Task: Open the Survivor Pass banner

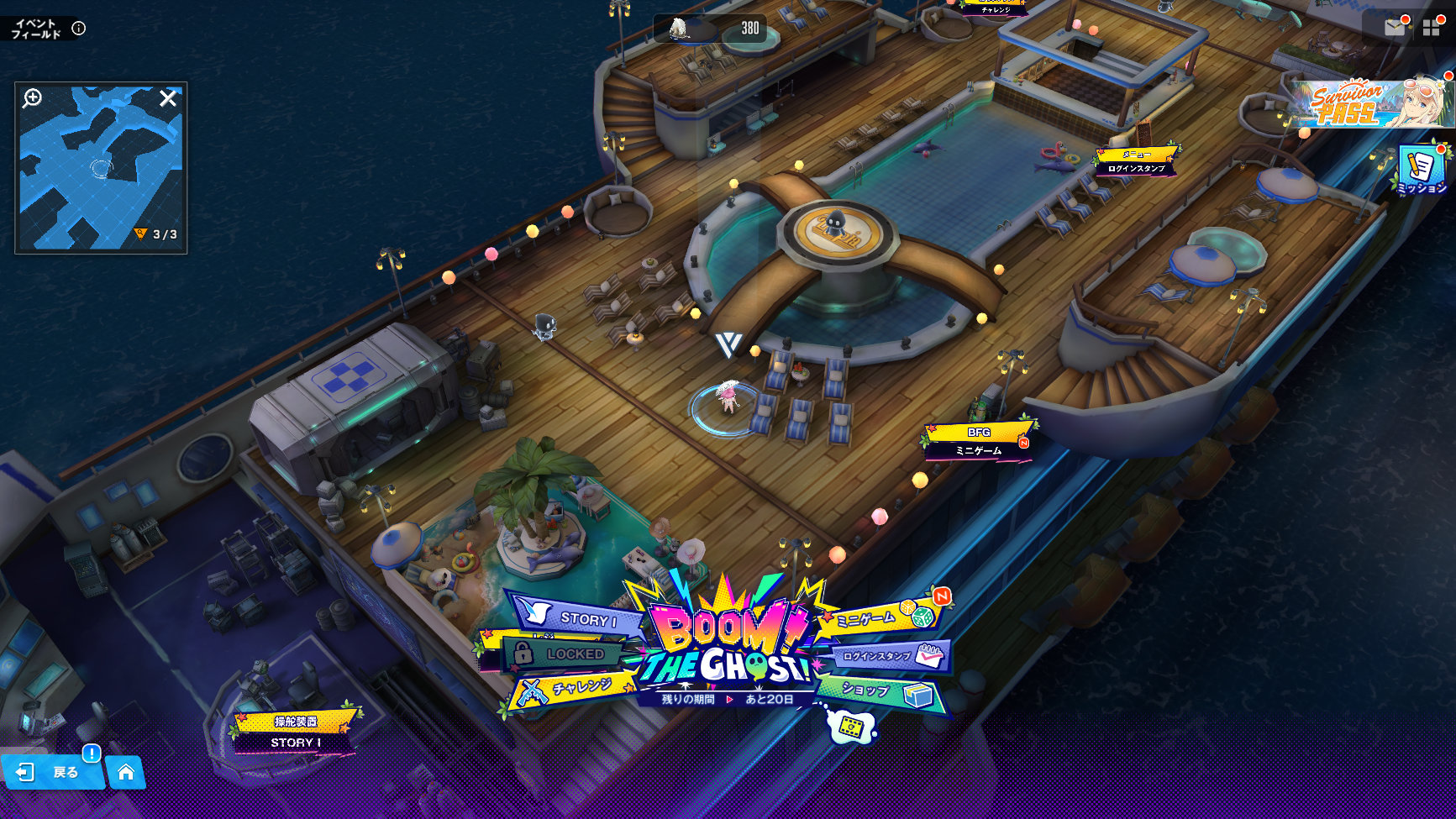Action: click(x=1371, y=104)
